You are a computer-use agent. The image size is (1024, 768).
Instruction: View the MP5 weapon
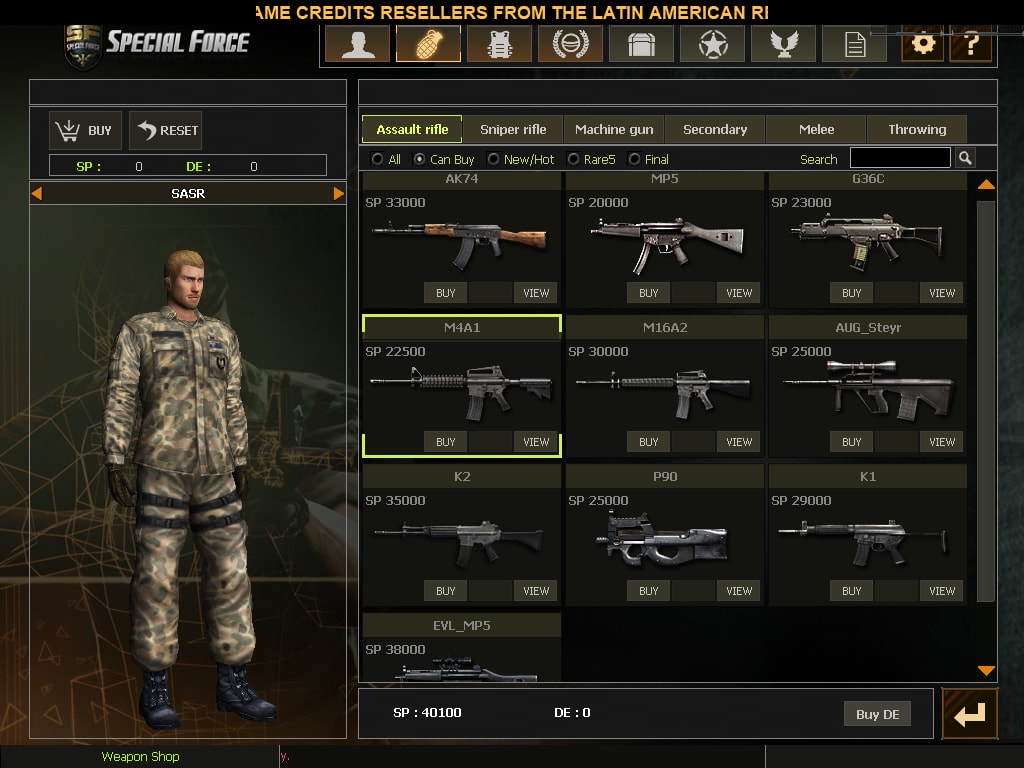tap(739, 293)
